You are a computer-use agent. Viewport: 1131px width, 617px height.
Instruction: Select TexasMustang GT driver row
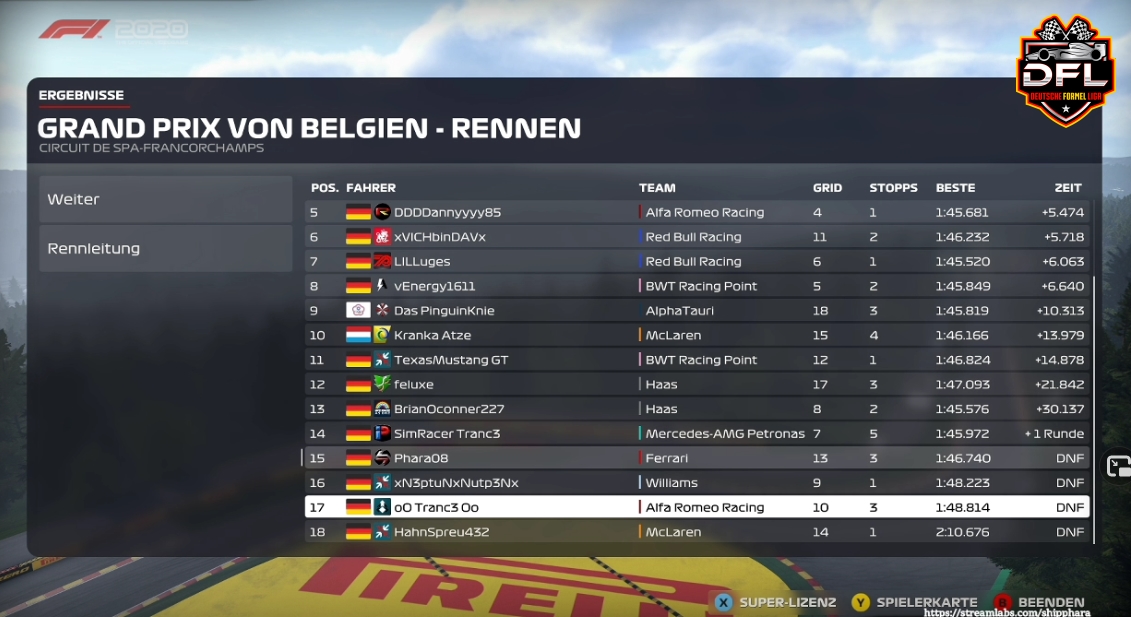(696, 360)
